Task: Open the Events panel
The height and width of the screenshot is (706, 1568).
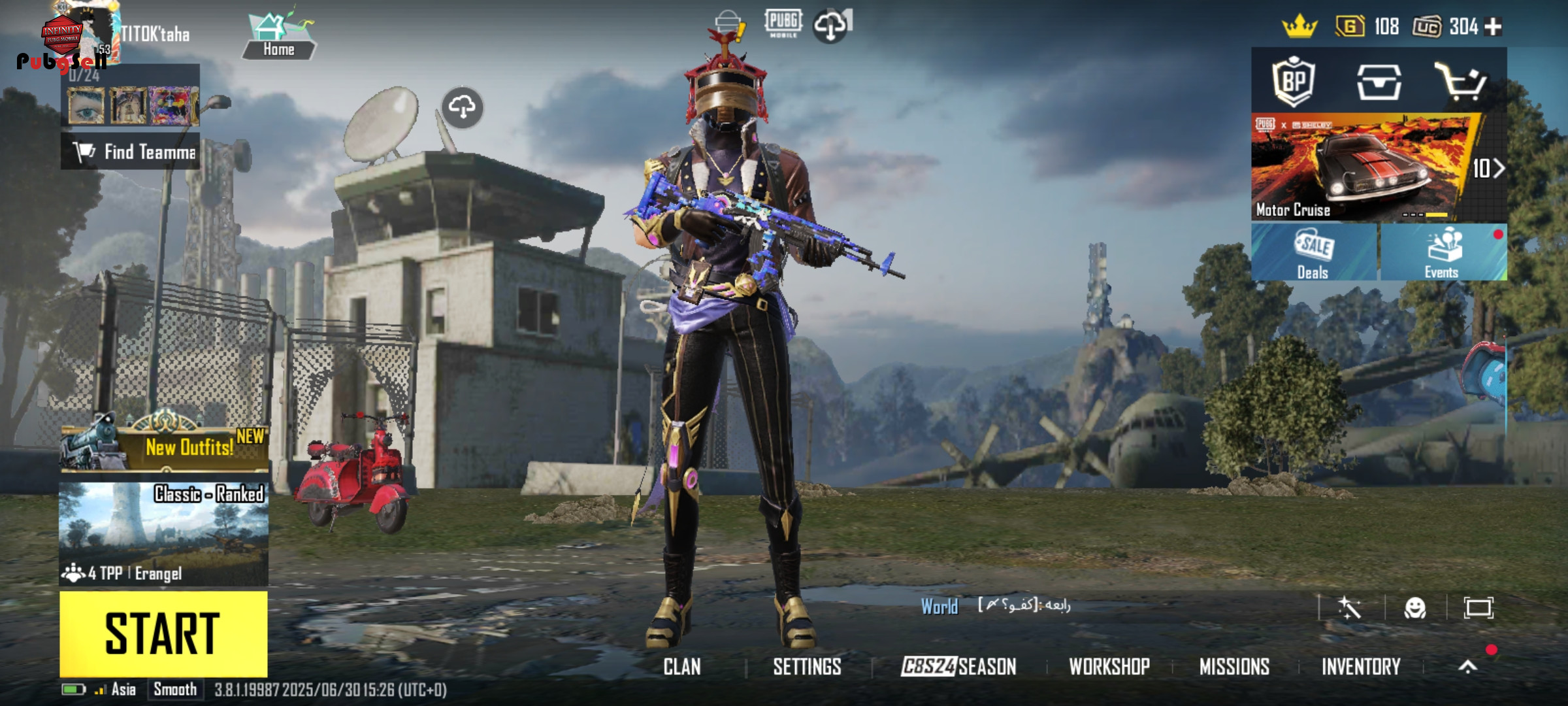Action: coord(1443,253)
